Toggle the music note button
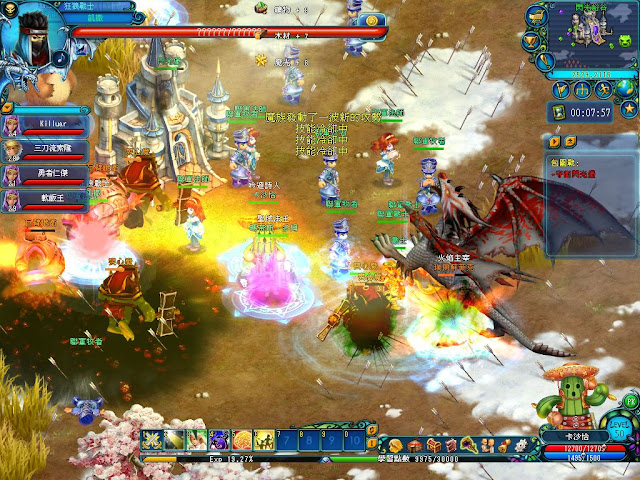Image resolution: width=640 pixels, height=480 pixels. 60,58
